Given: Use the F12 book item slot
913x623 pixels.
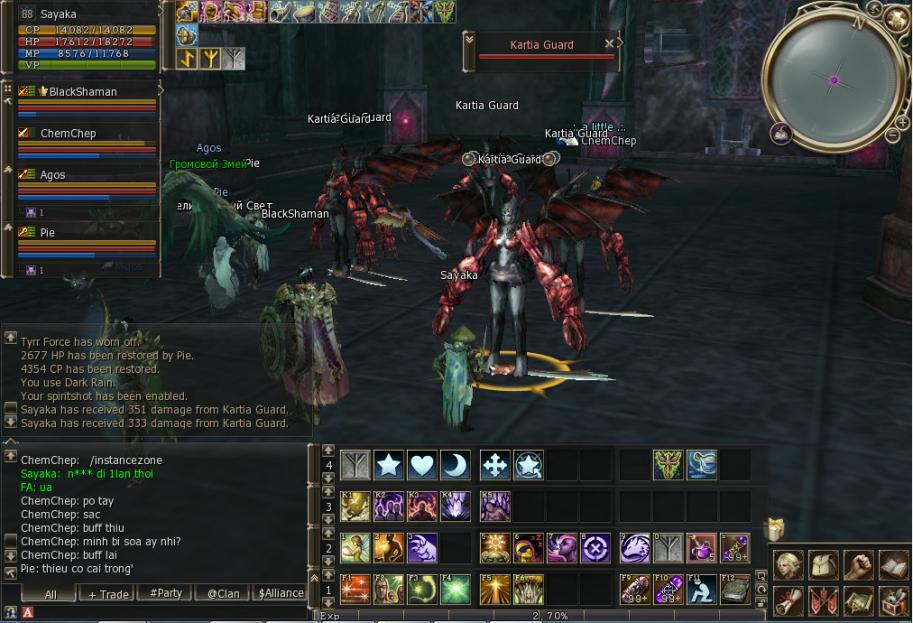Looking at the screenshot, I should [736, 589].
